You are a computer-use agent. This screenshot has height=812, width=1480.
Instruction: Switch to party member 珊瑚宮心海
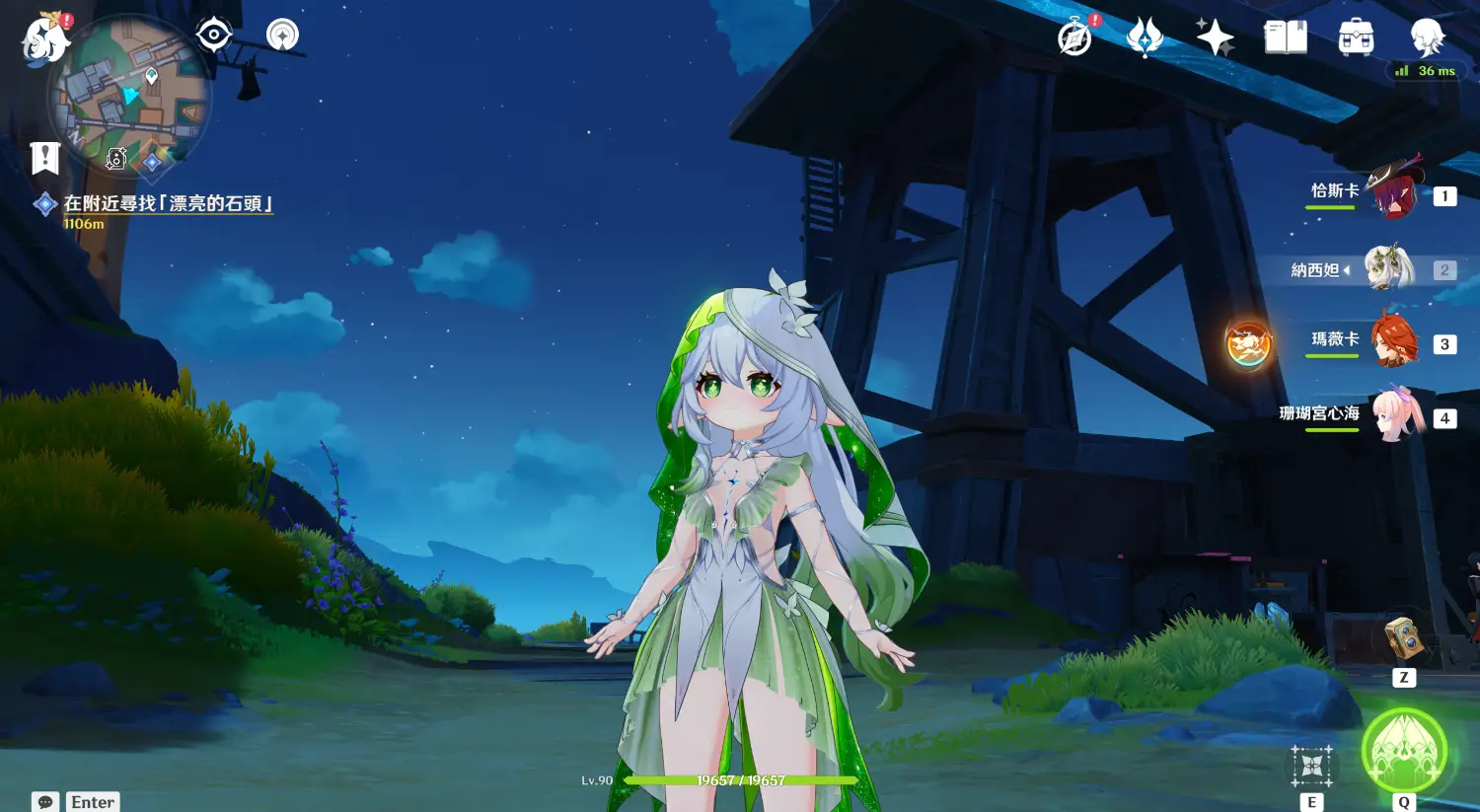pyautogui.click(x=1392, y=415)
